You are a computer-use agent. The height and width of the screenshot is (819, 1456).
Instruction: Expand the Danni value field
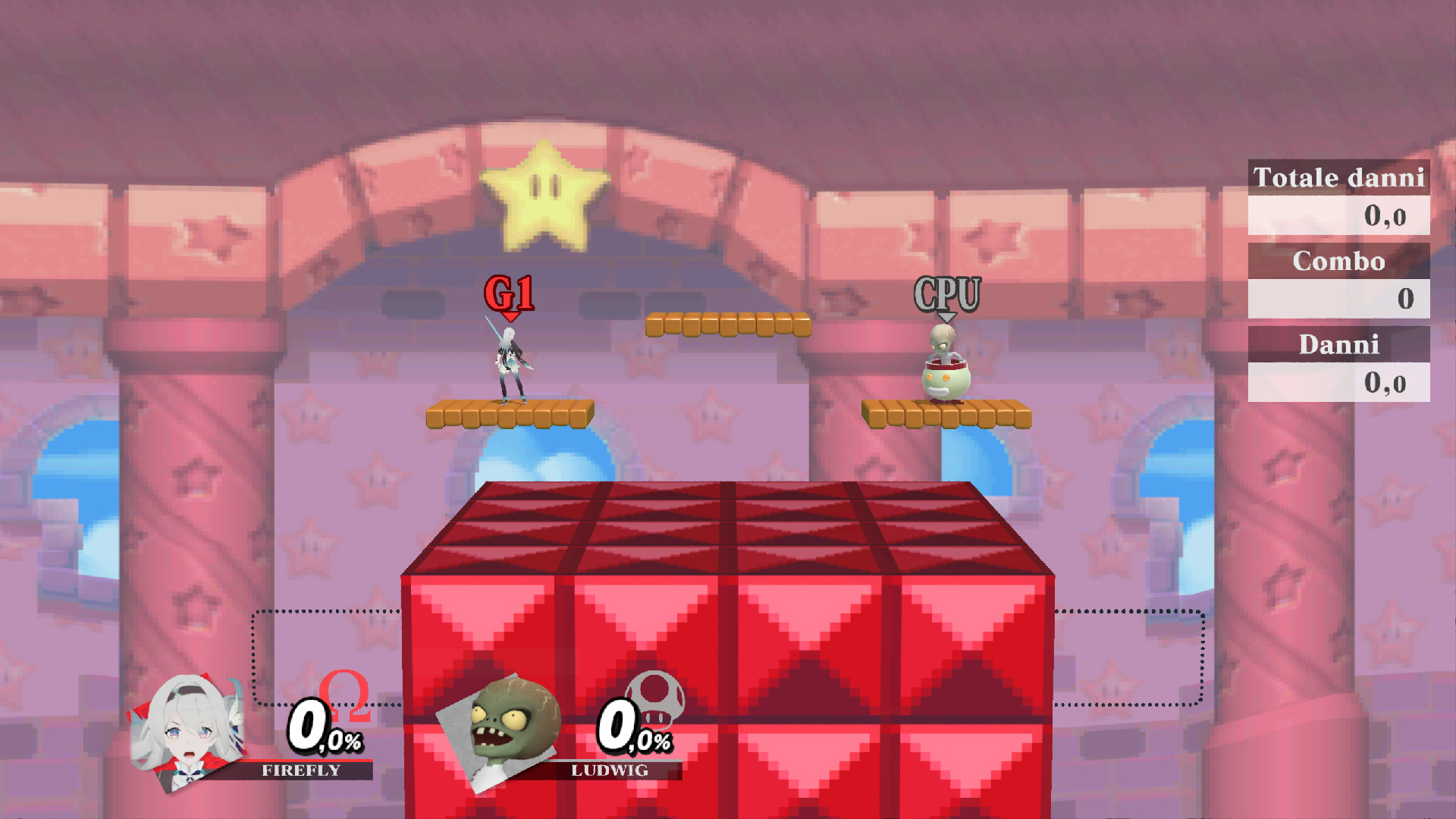click(1338, 383)
